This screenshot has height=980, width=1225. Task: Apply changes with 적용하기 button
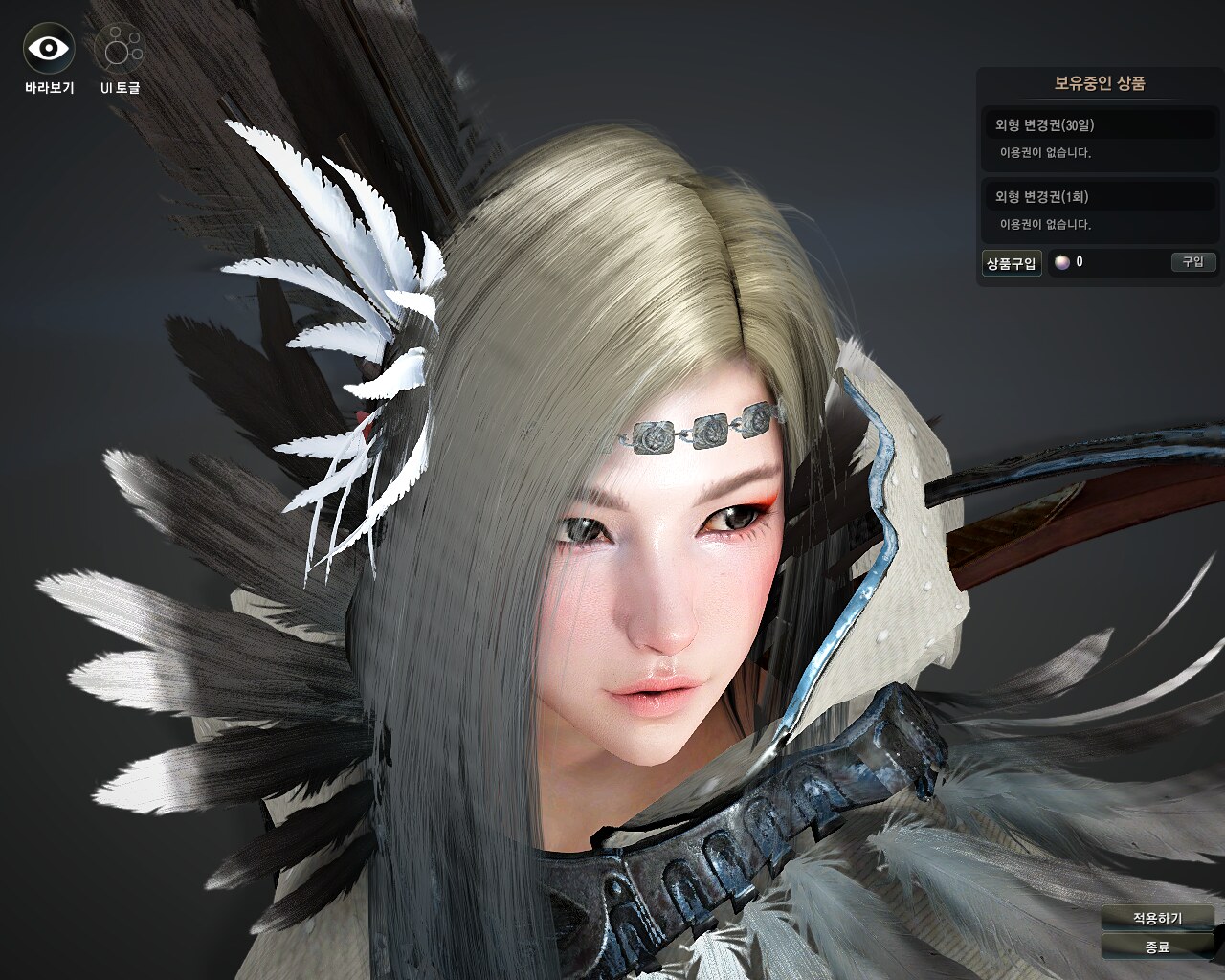[1157, 918]
